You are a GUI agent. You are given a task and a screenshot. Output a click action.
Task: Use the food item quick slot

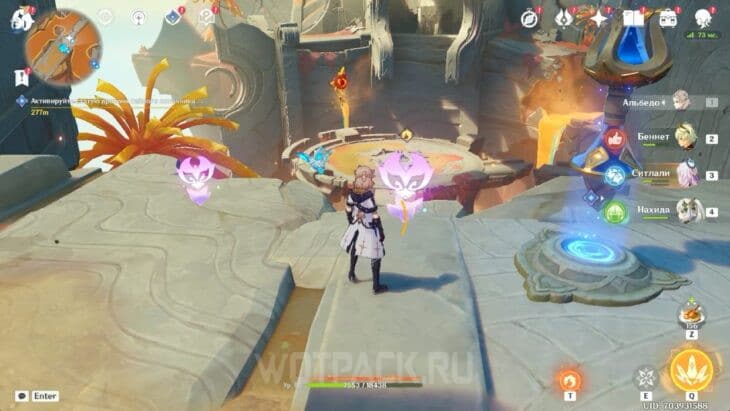point(689,313)
